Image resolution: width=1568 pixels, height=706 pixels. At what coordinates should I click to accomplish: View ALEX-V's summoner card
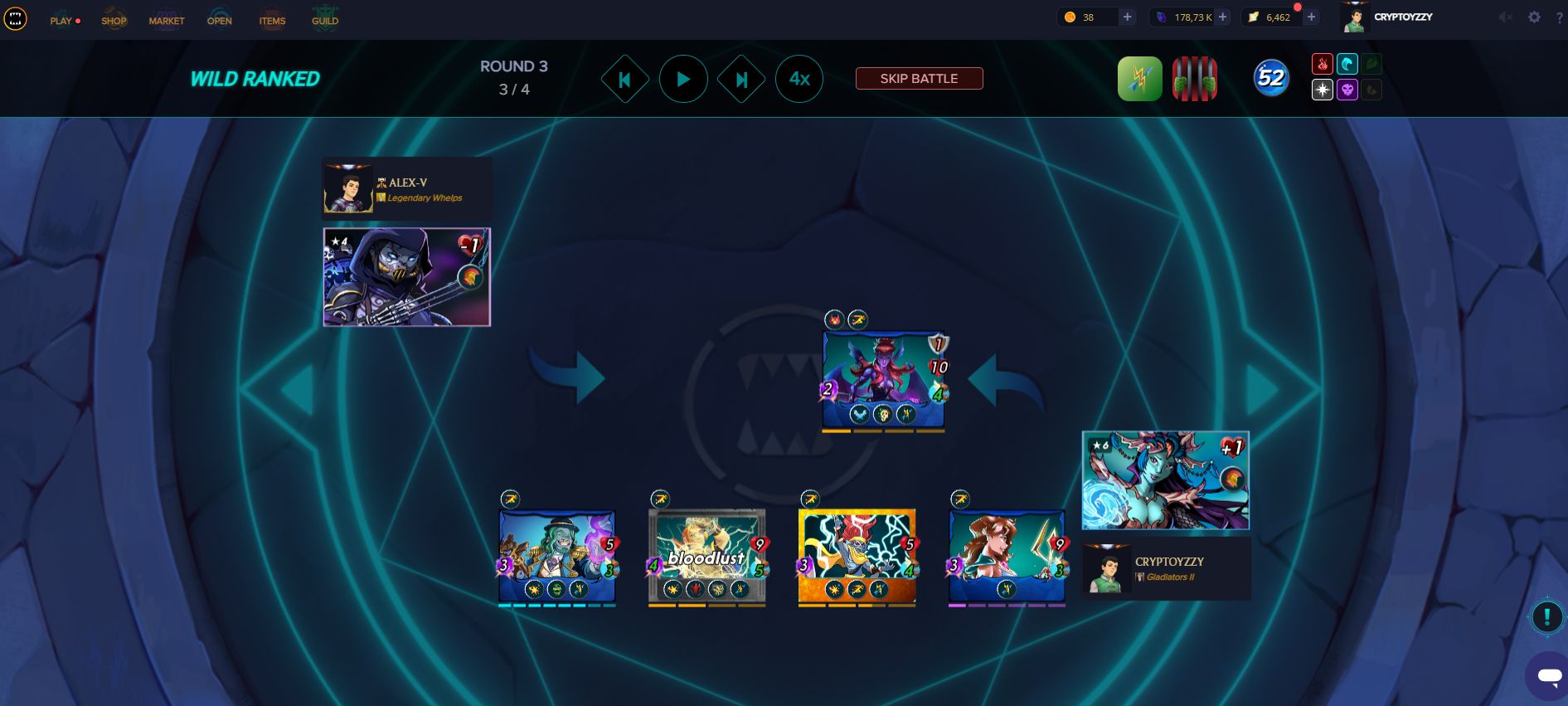click(406, 277)
